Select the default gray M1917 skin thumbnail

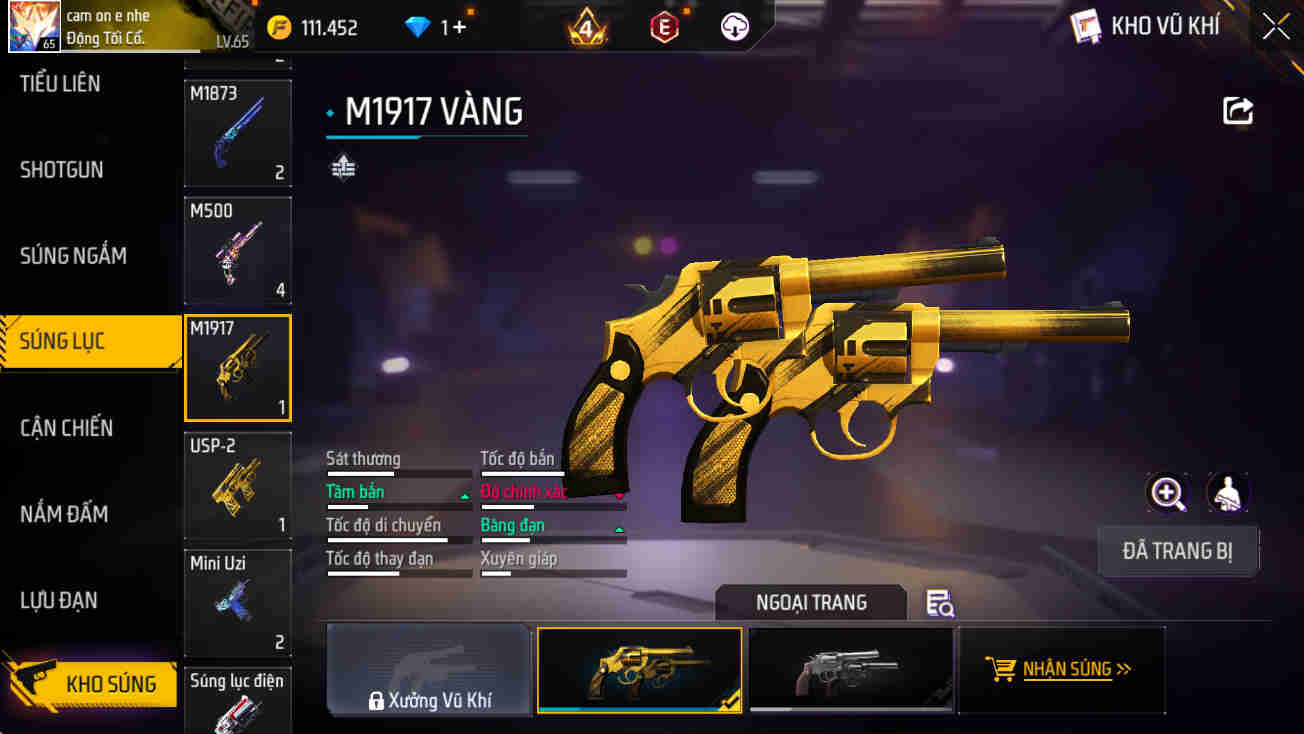851,670
